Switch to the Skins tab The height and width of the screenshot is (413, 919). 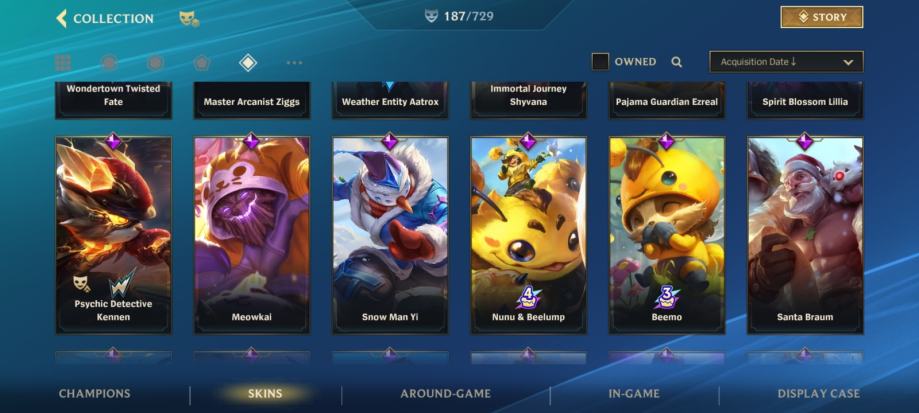(265, 394)
